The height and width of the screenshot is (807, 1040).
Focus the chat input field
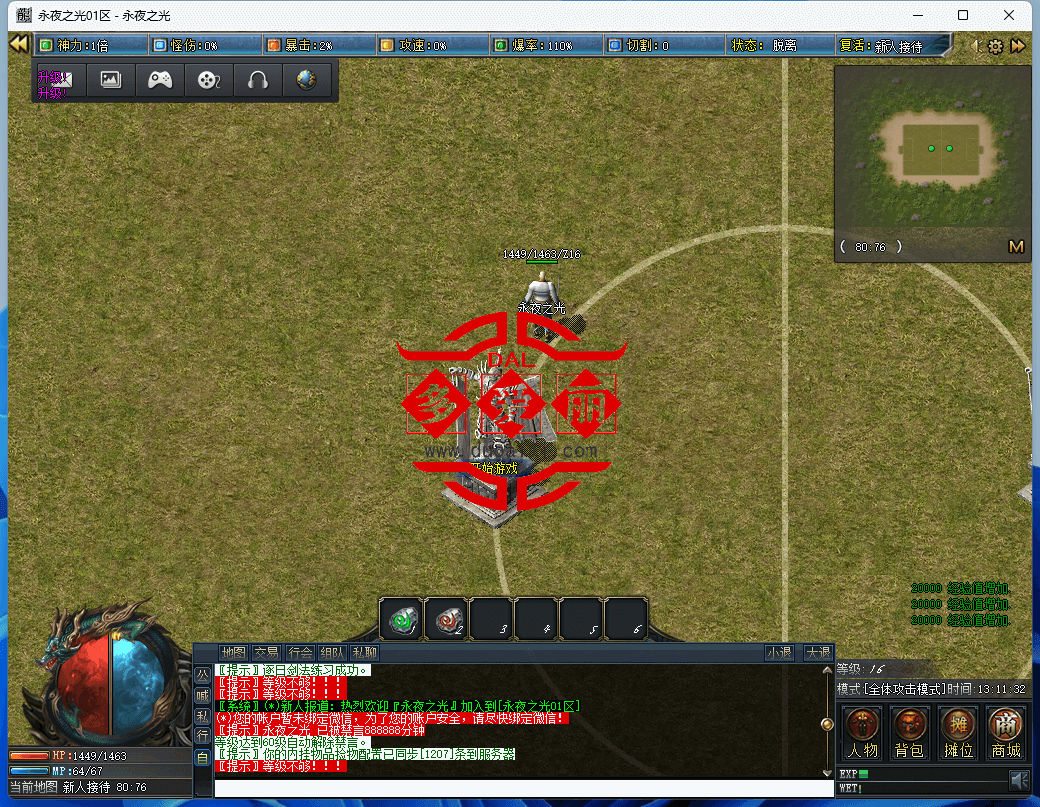pos(520,788)
